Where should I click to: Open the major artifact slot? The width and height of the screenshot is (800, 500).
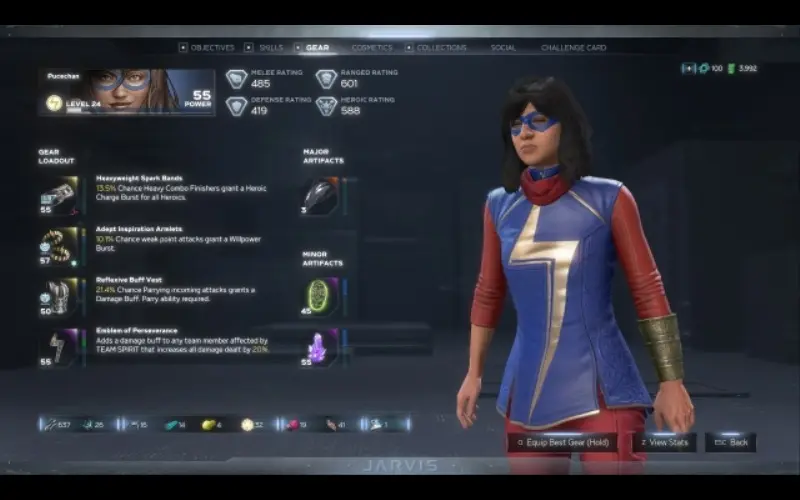tap(320, 196)
